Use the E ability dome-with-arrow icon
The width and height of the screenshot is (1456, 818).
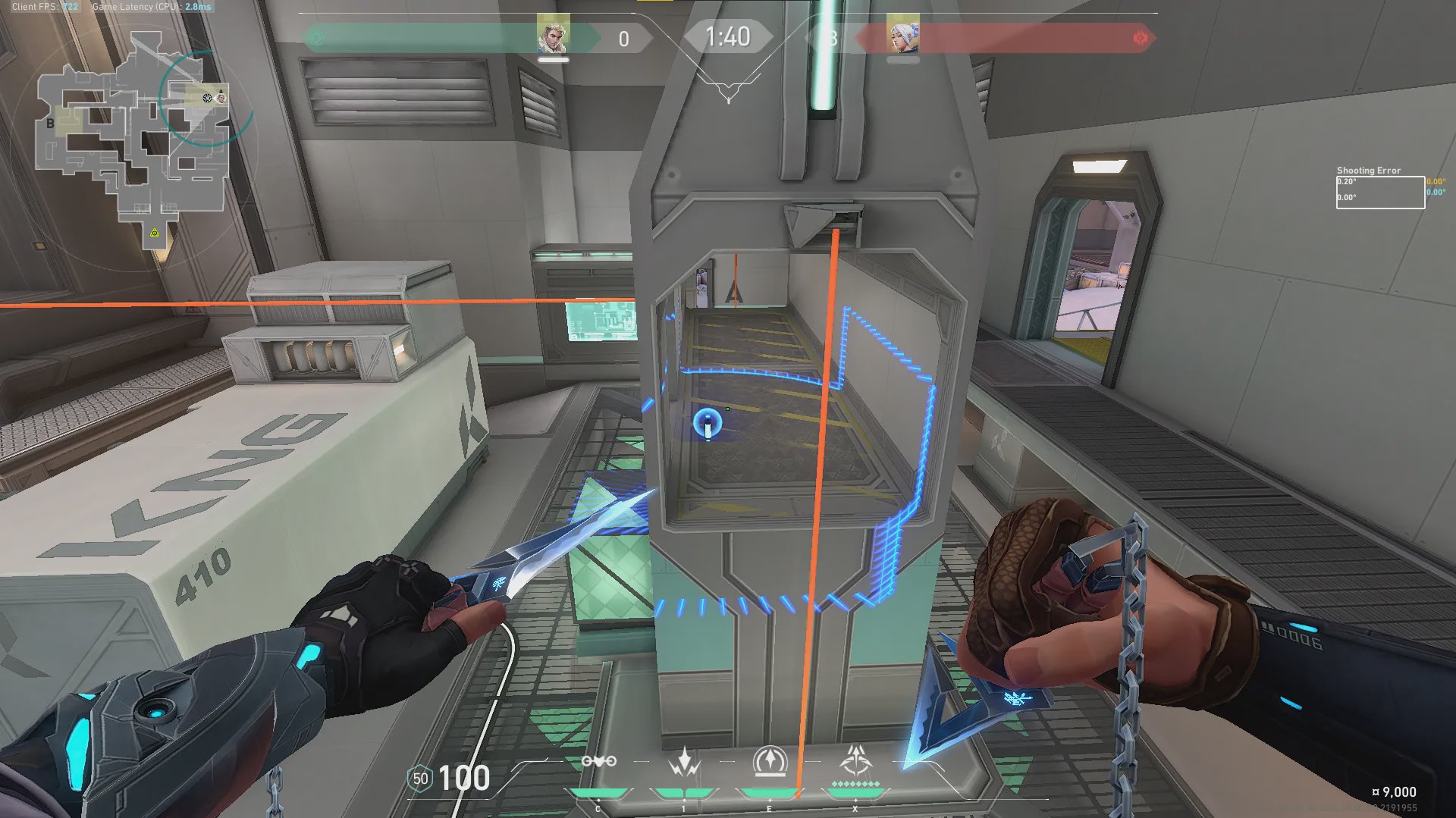(770, 761)
